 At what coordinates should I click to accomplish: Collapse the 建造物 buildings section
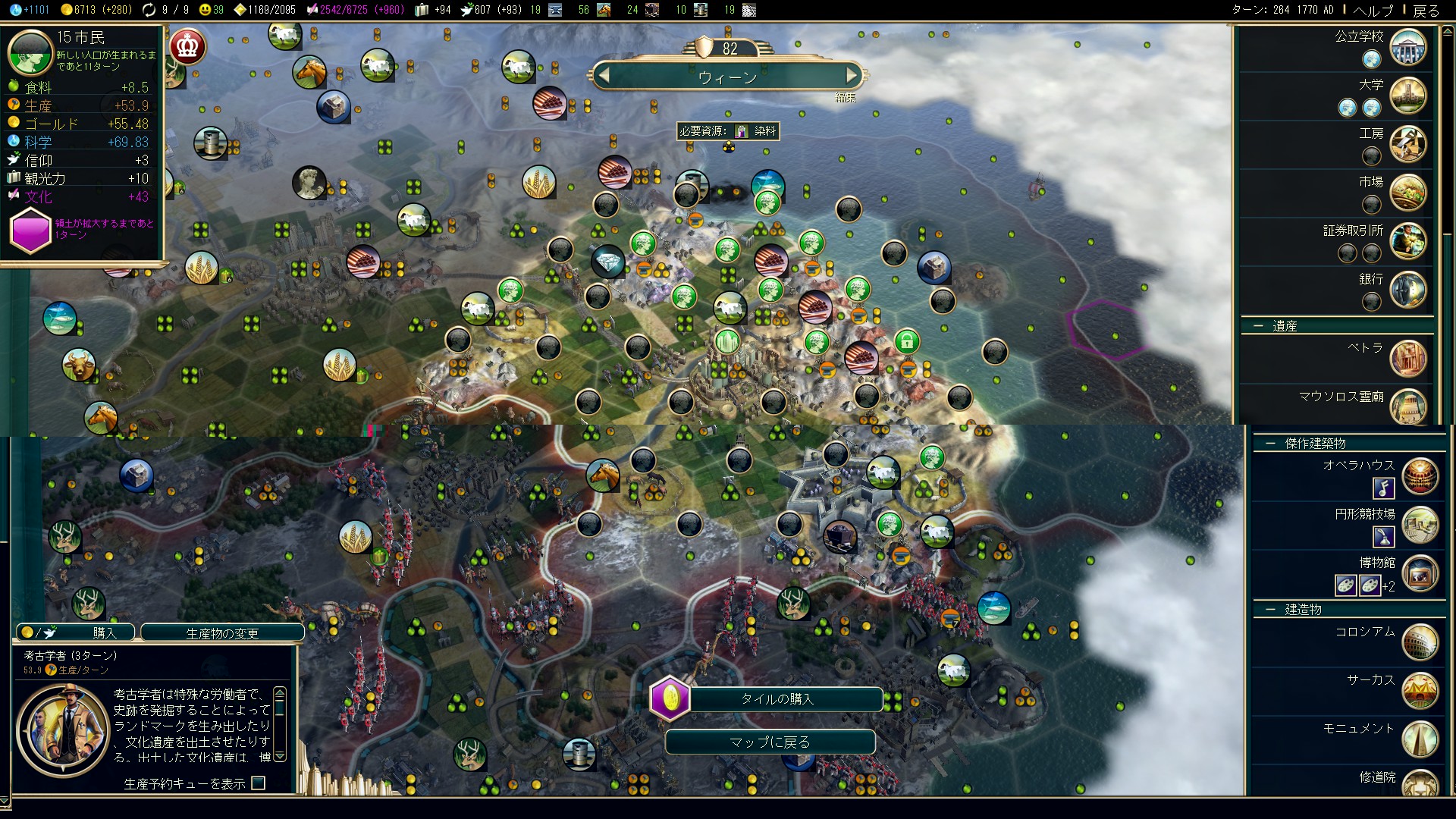point(1270,609)
